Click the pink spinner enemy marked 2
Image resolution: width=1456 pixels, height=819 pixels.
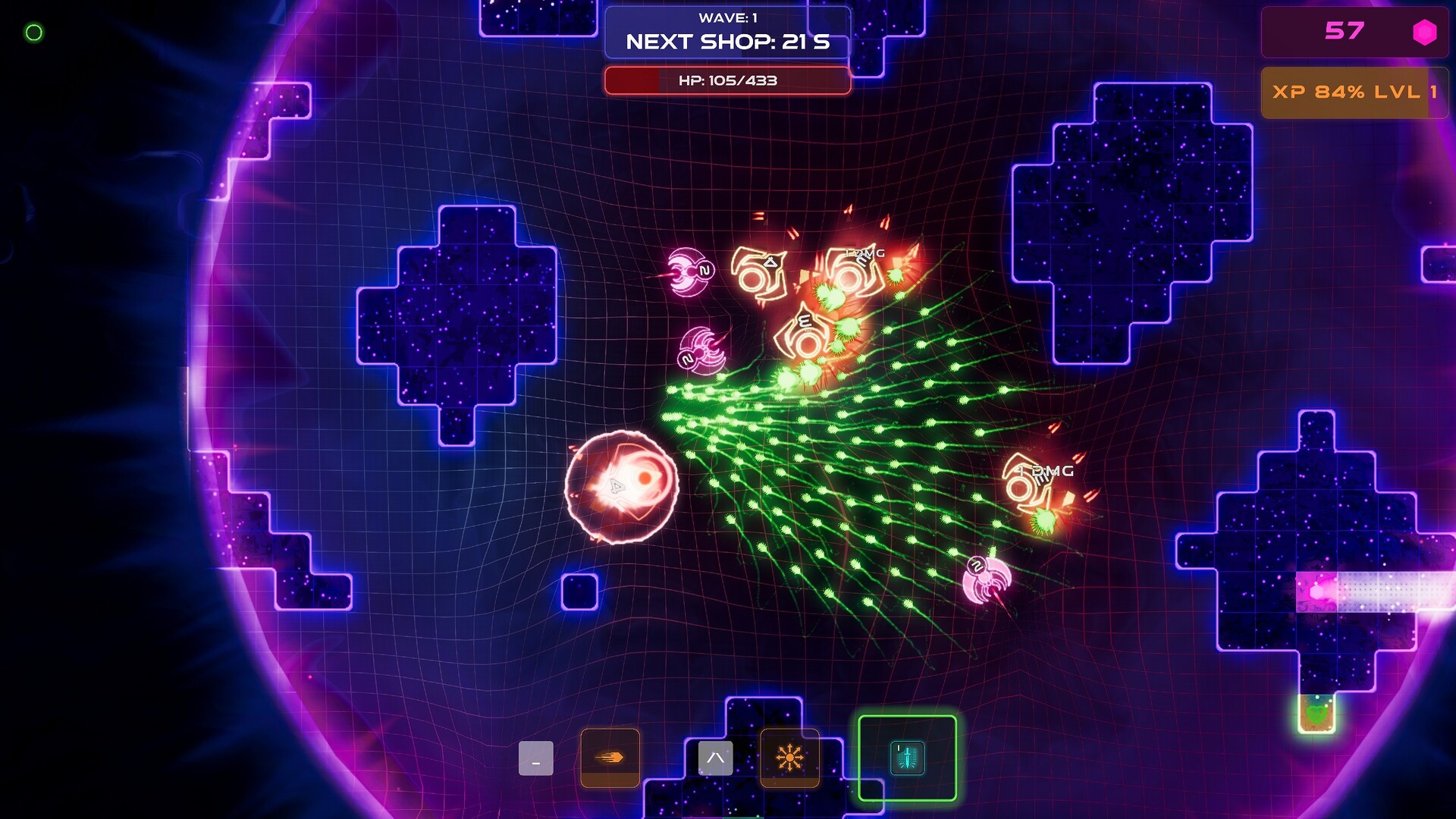687,271
